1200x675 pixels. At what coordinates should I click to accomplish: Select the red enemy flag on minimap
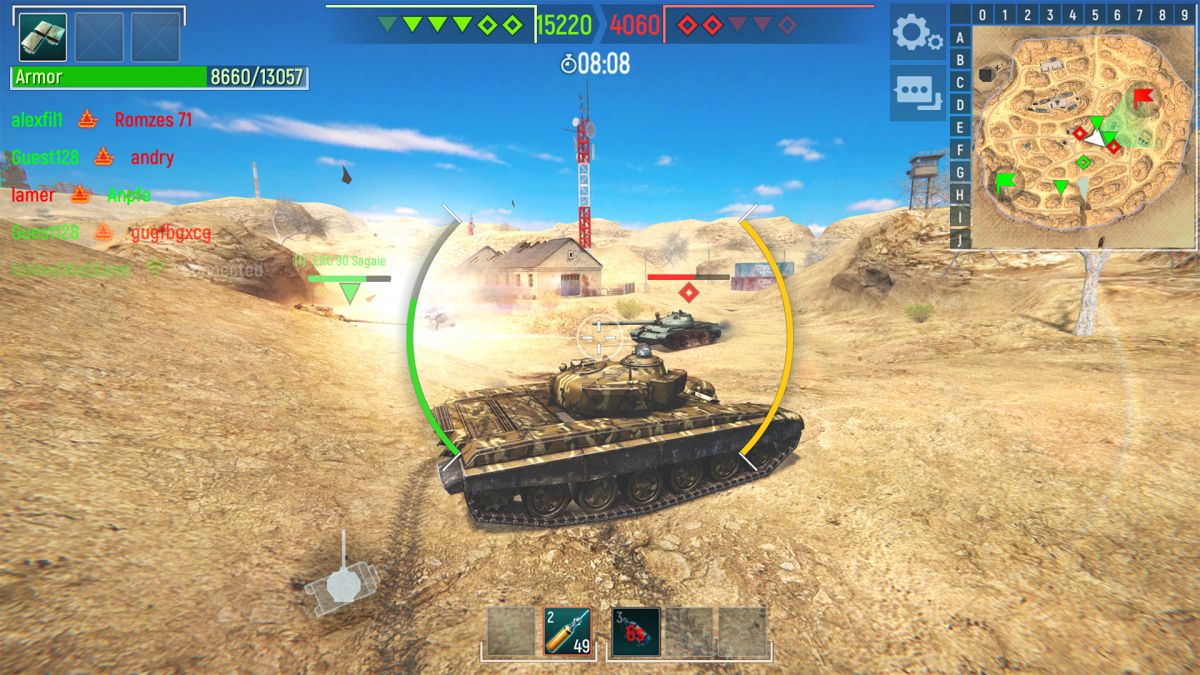coord(1142,97)
